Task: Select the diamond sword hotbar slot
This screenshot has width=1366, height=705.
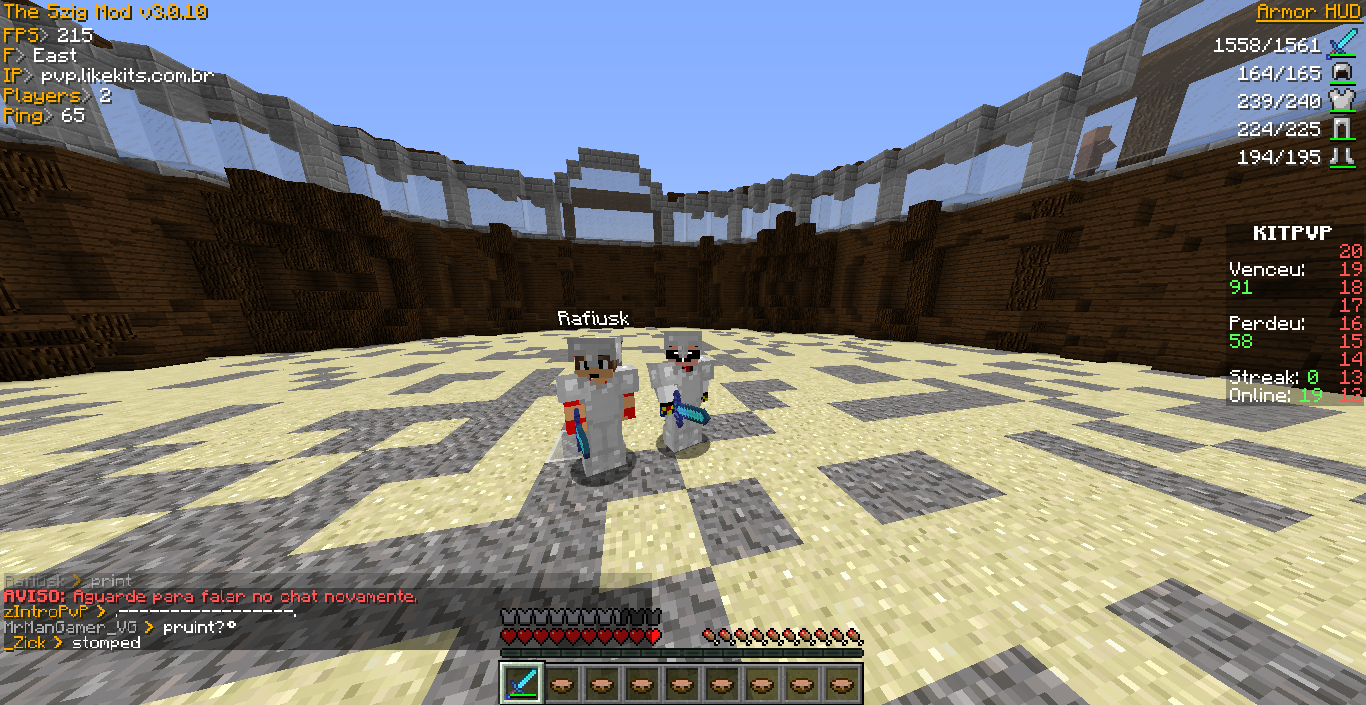Action: click(522, 683)
